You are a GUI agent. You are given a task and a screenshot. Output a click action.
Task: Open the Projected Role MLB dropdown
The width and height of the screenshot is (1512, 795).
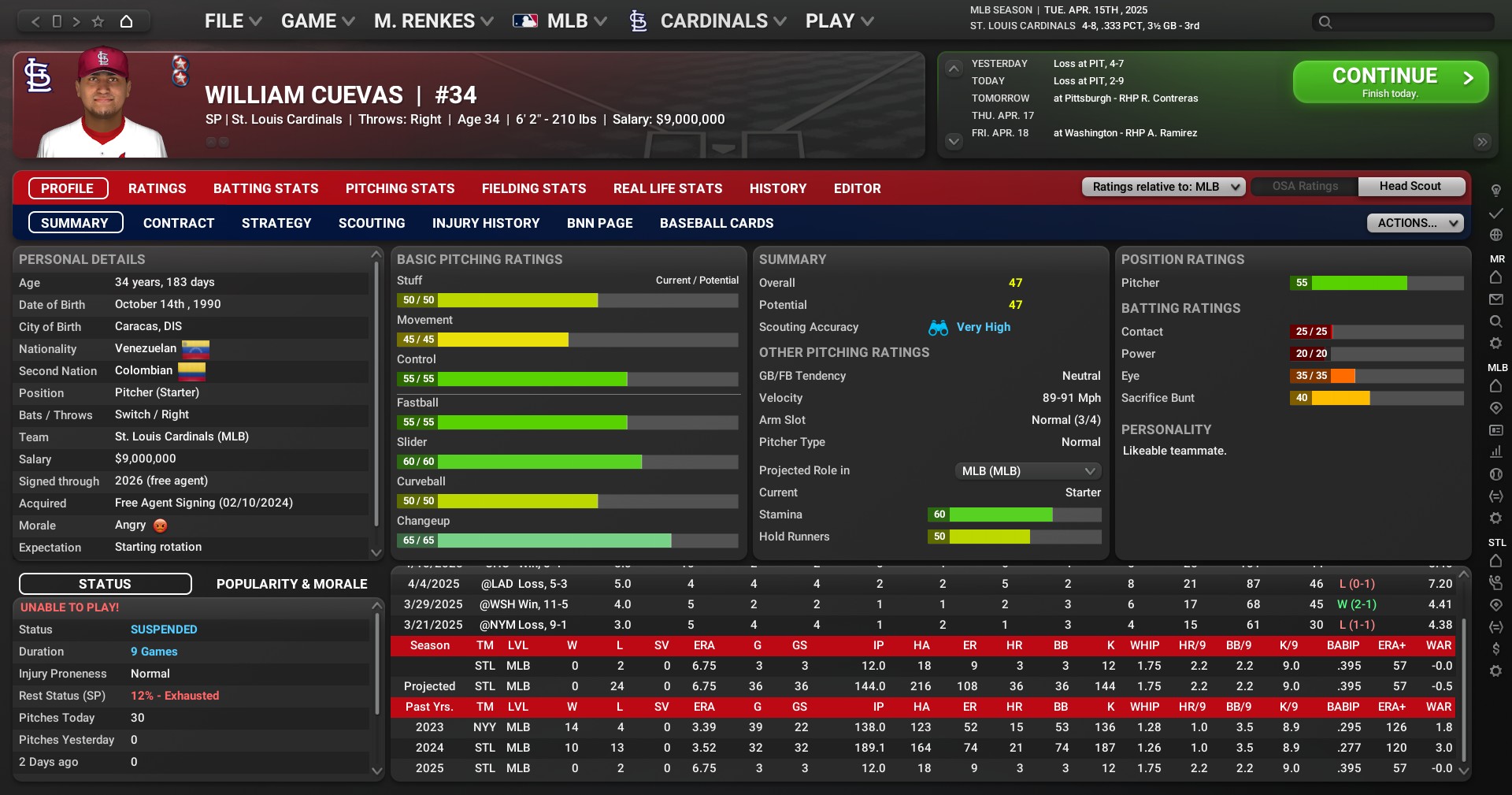click(1027, 471)
